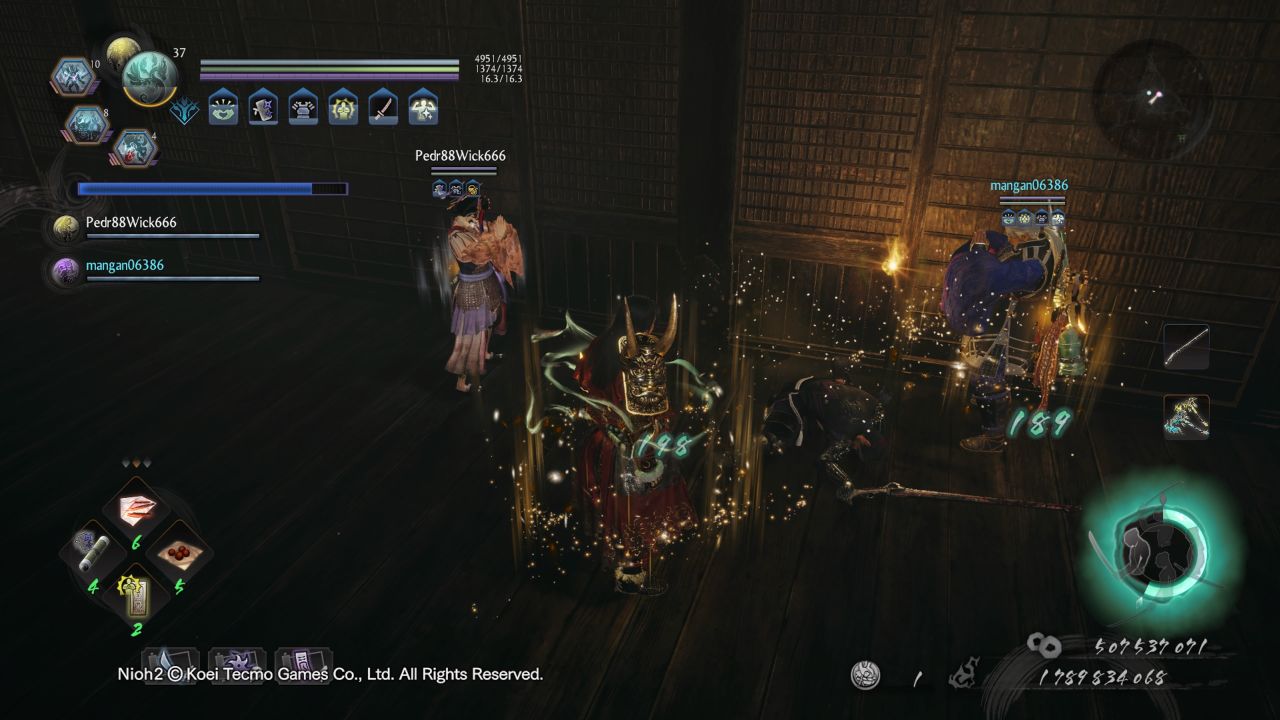Select the equipped odachi weapon icon
The image size is (1280, 720).
click(x=1187, y=347)
